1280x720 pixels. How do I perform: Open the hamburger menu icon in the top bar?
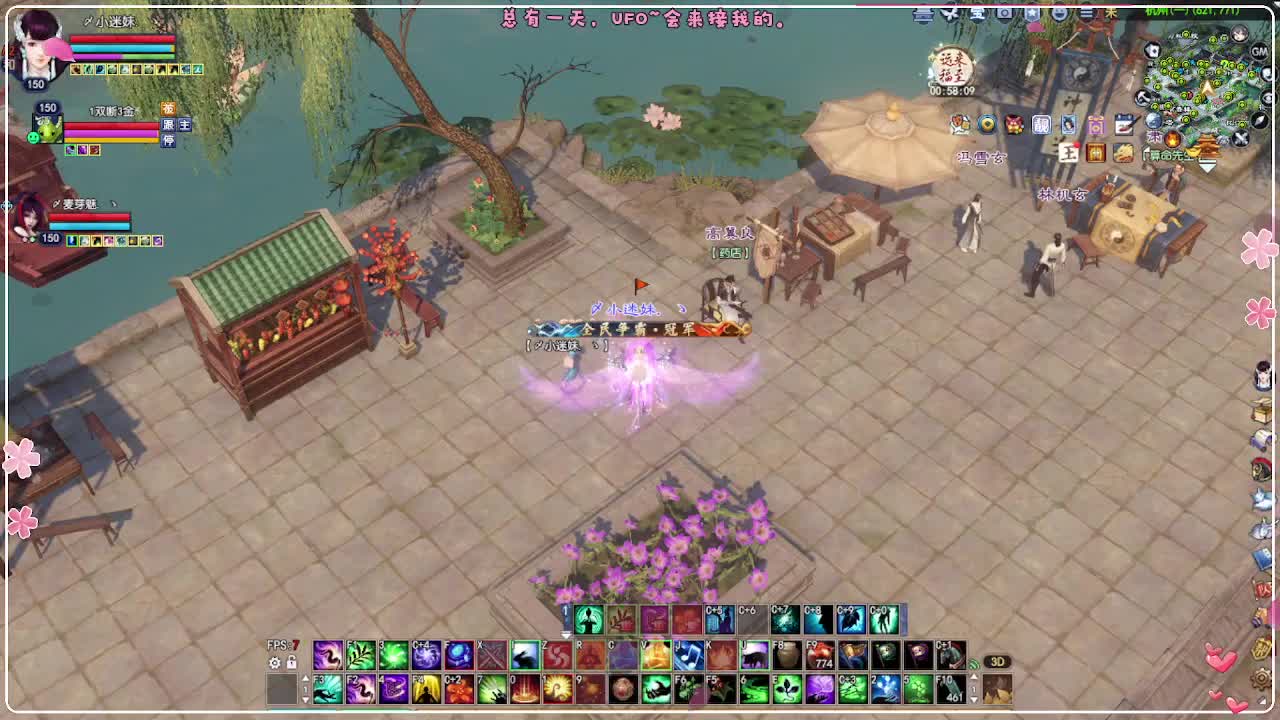(1086, 14)
